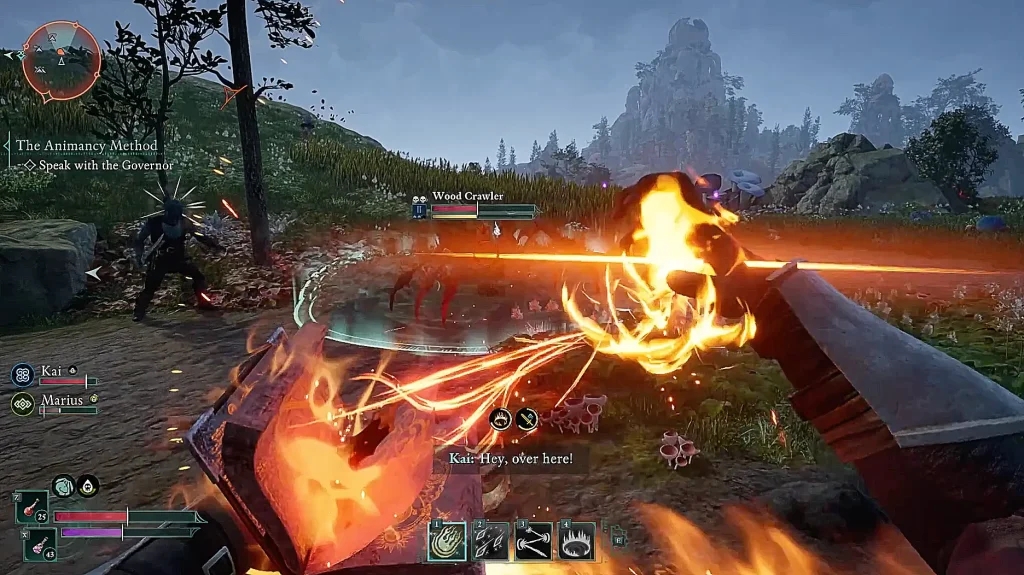Activate the crossed arrows ability in slot 3
The width and height of the screenshot is (1024, 575).
(x=533, y=541)
